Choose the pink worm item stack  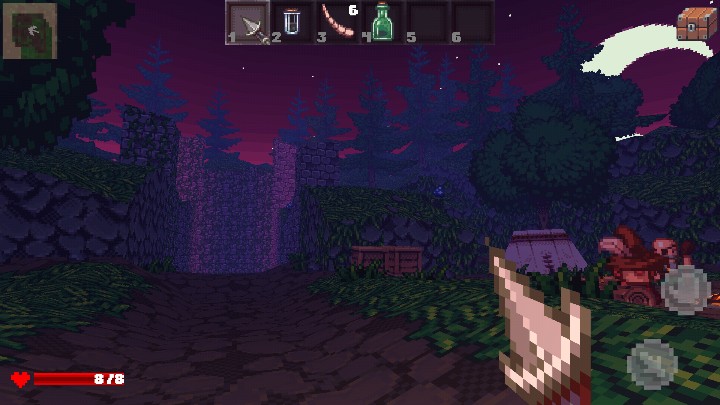pos(337,22)
